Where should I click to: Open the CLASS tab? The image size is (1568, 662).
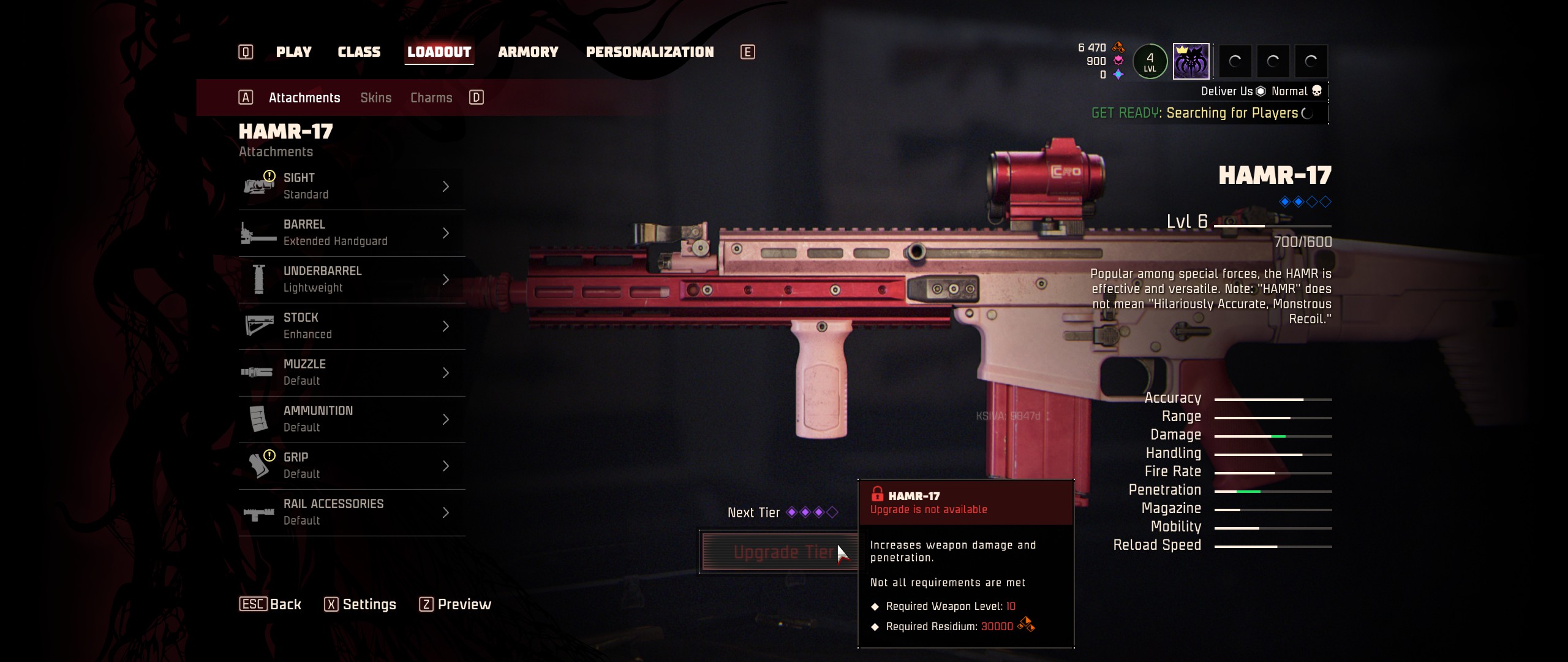pos(359,52)
